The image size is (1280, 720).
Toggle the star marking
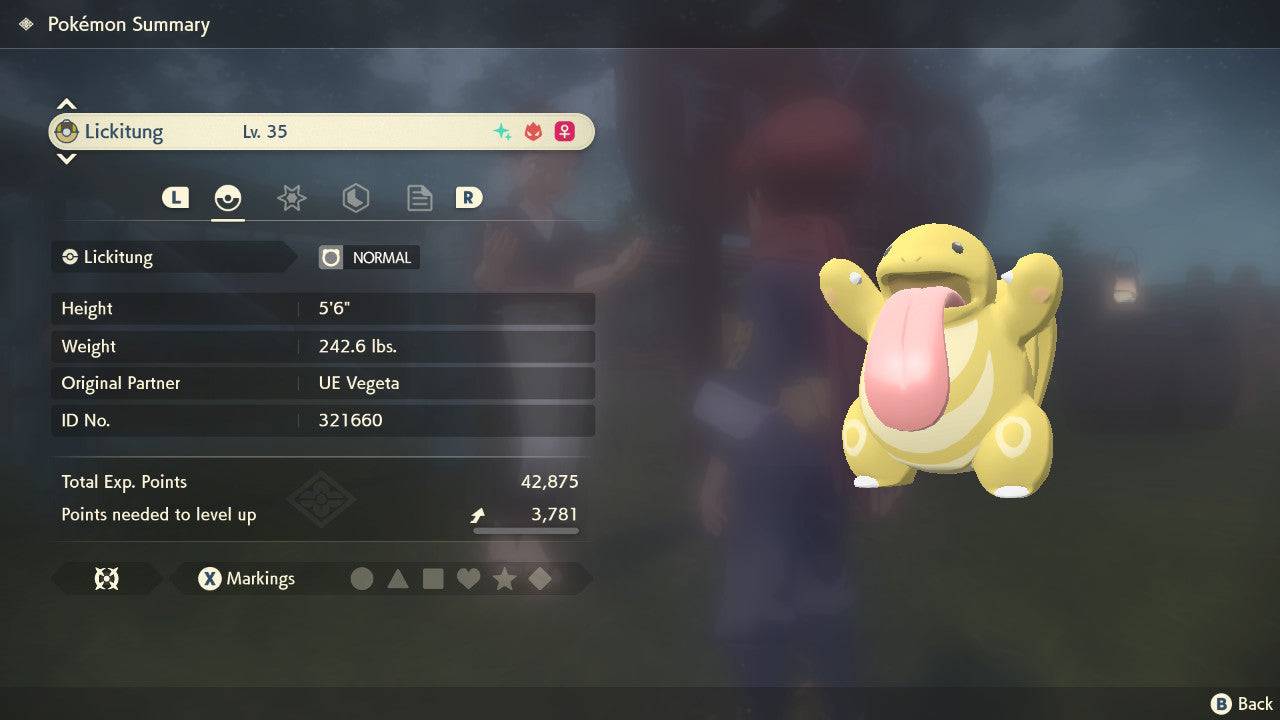(x=504, y=579)
